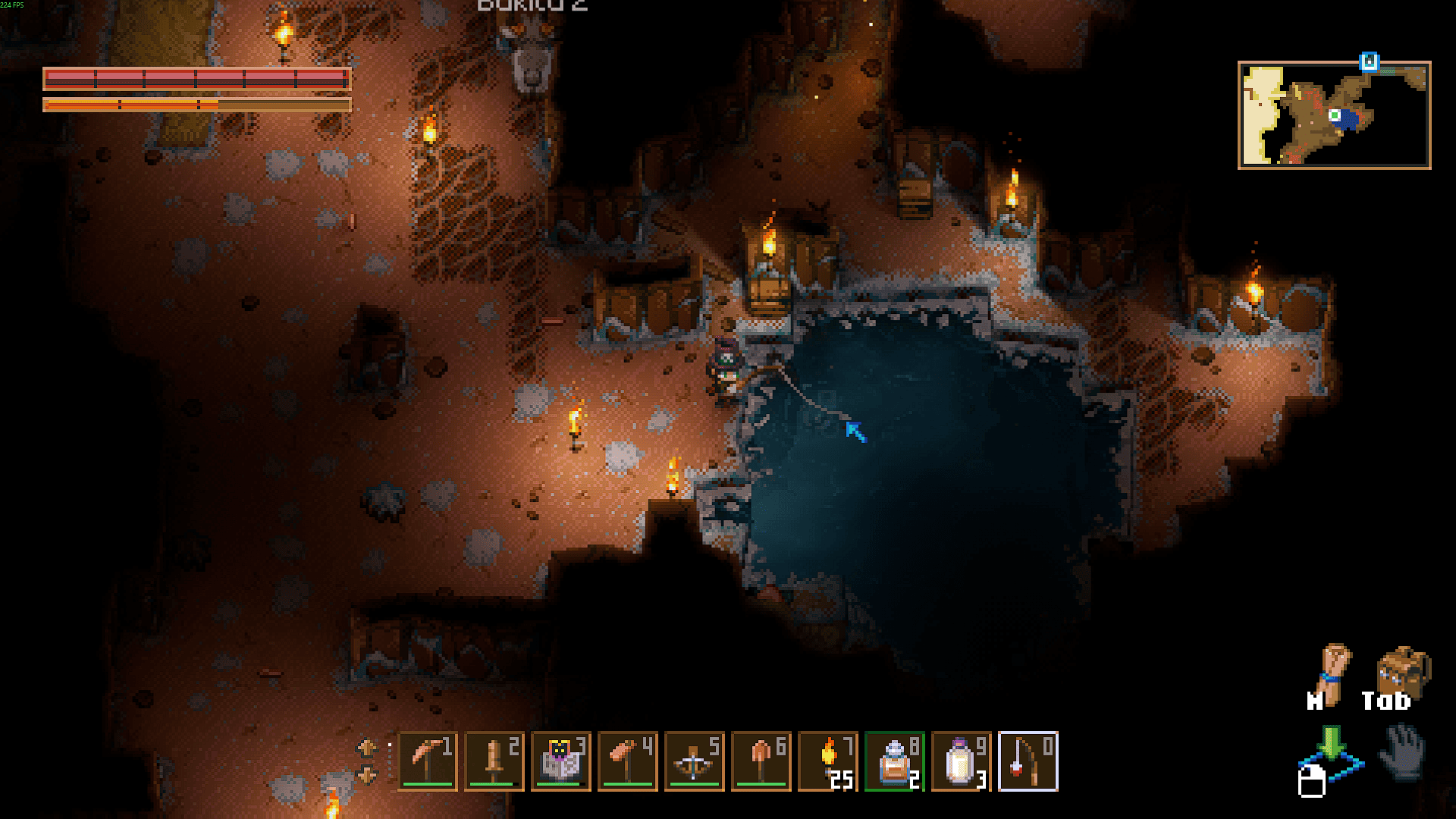Equip the copper shovel in slot 6

pyautogui.click(x=761, y=761)
